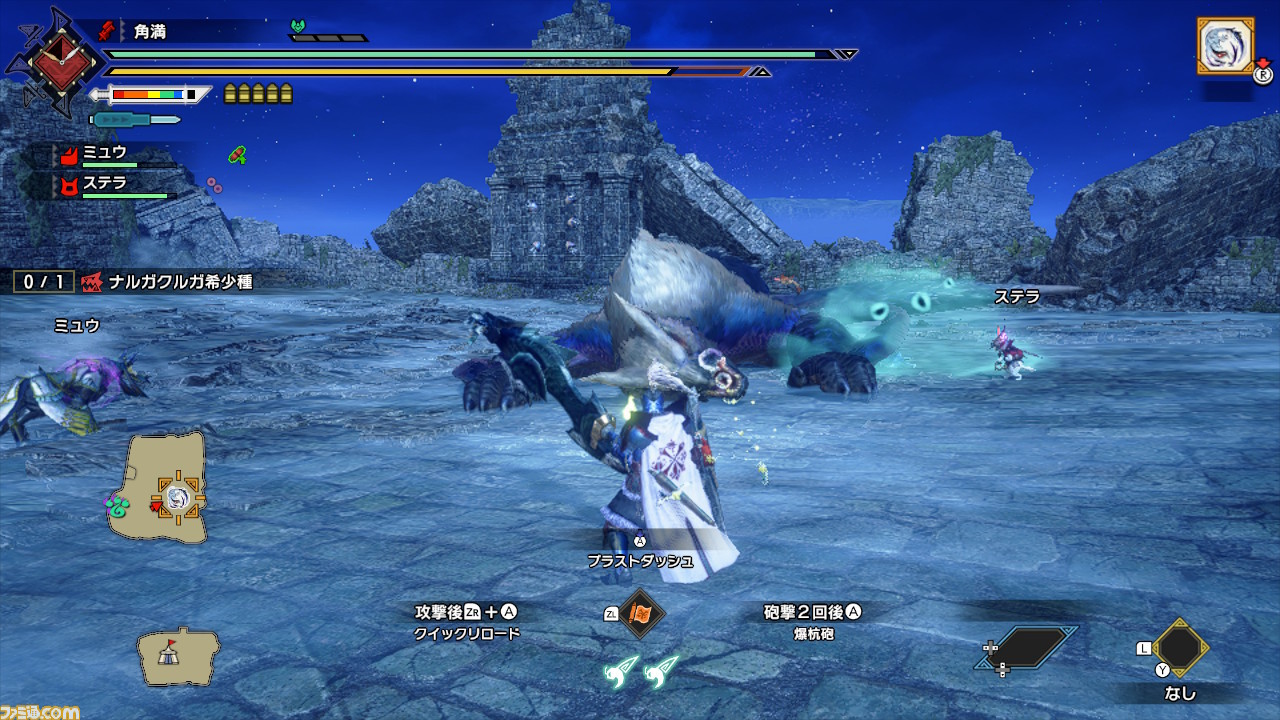Click the yellow shell ammo icons

tap(258, 94)
